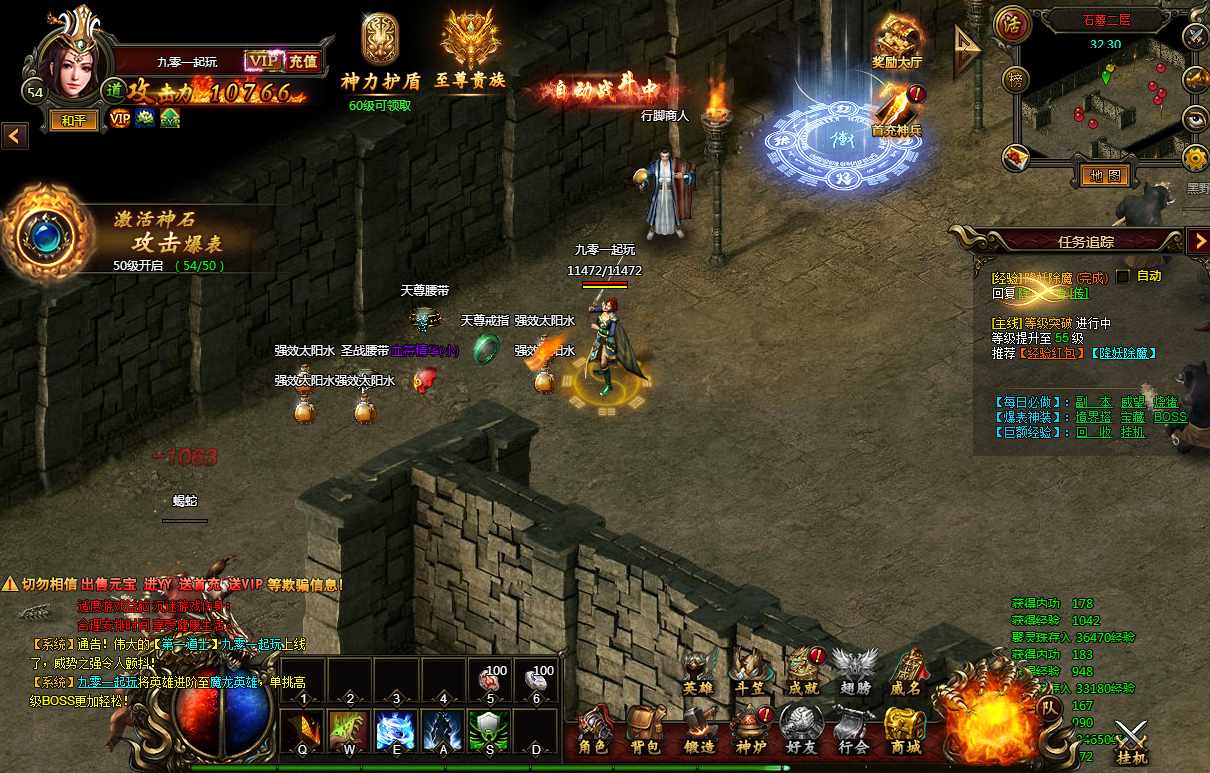Viewport: 1210px width, 773px height.
Task: Open the 翅膀 wings menu
Action: coord(855,670)
